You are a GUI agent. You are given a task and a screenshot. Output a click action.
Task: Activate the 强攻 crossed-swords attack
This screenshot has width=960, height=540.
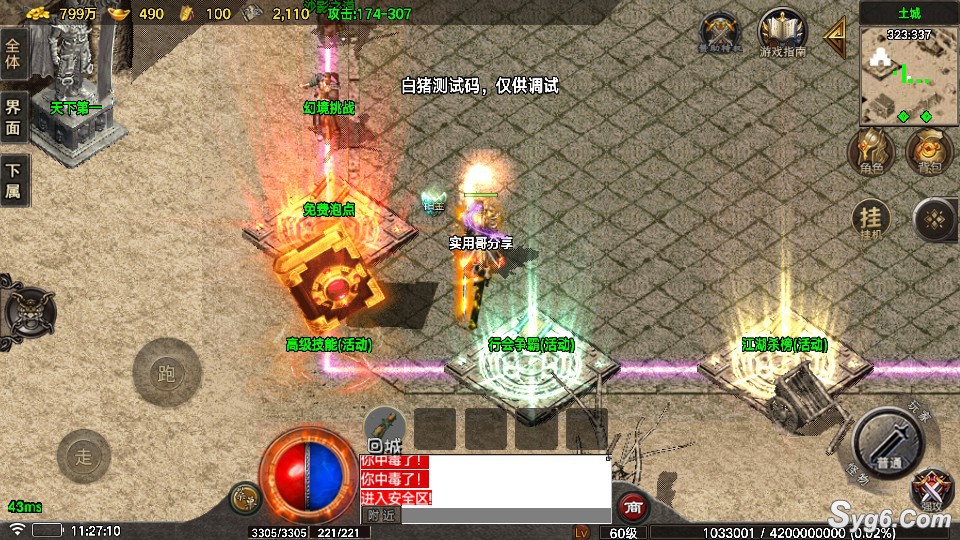pyautogui.click(x=933, y=490)
